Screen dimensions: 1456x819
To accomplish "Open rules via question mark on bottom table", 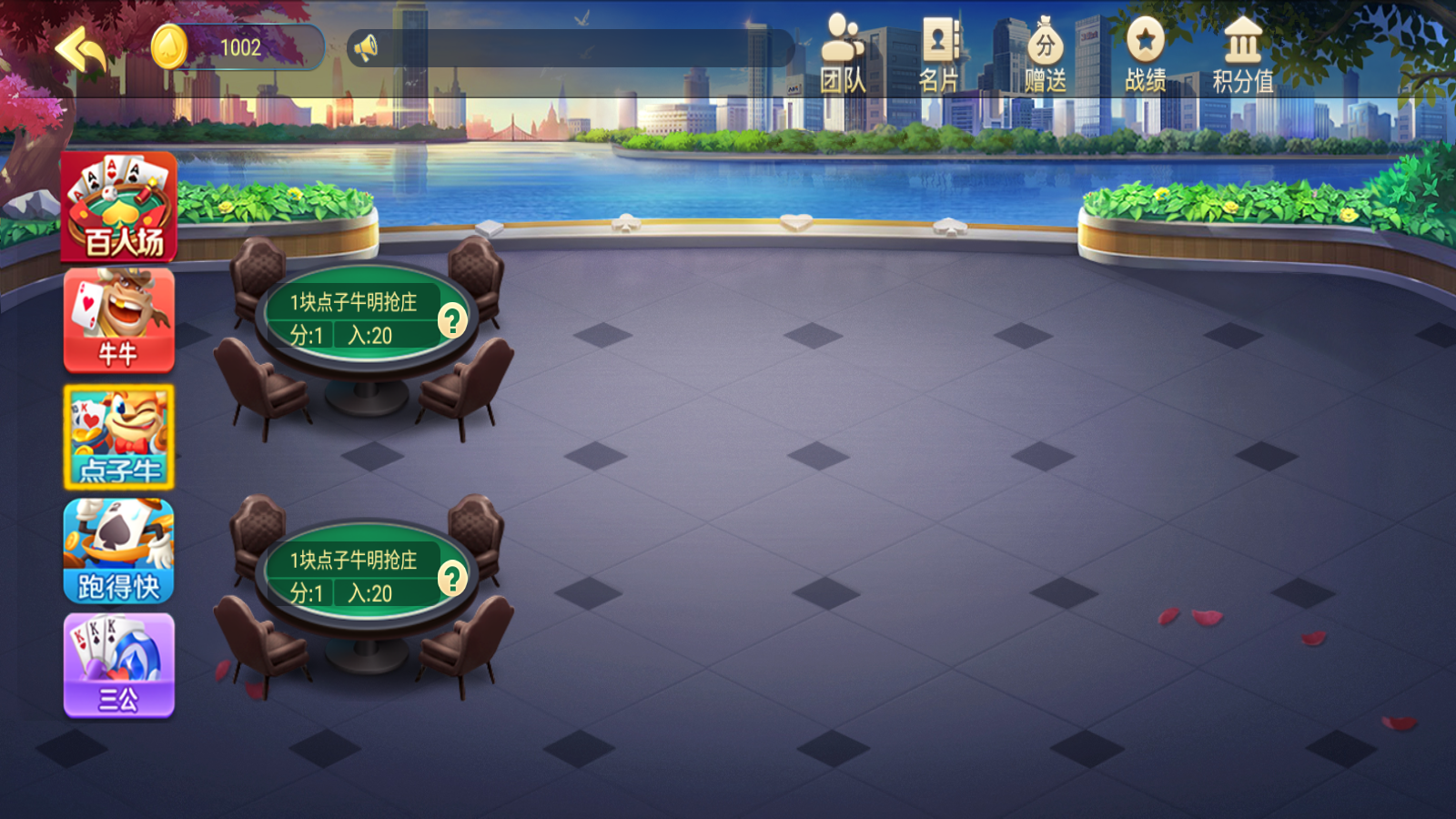I will [x=452, y=577].
